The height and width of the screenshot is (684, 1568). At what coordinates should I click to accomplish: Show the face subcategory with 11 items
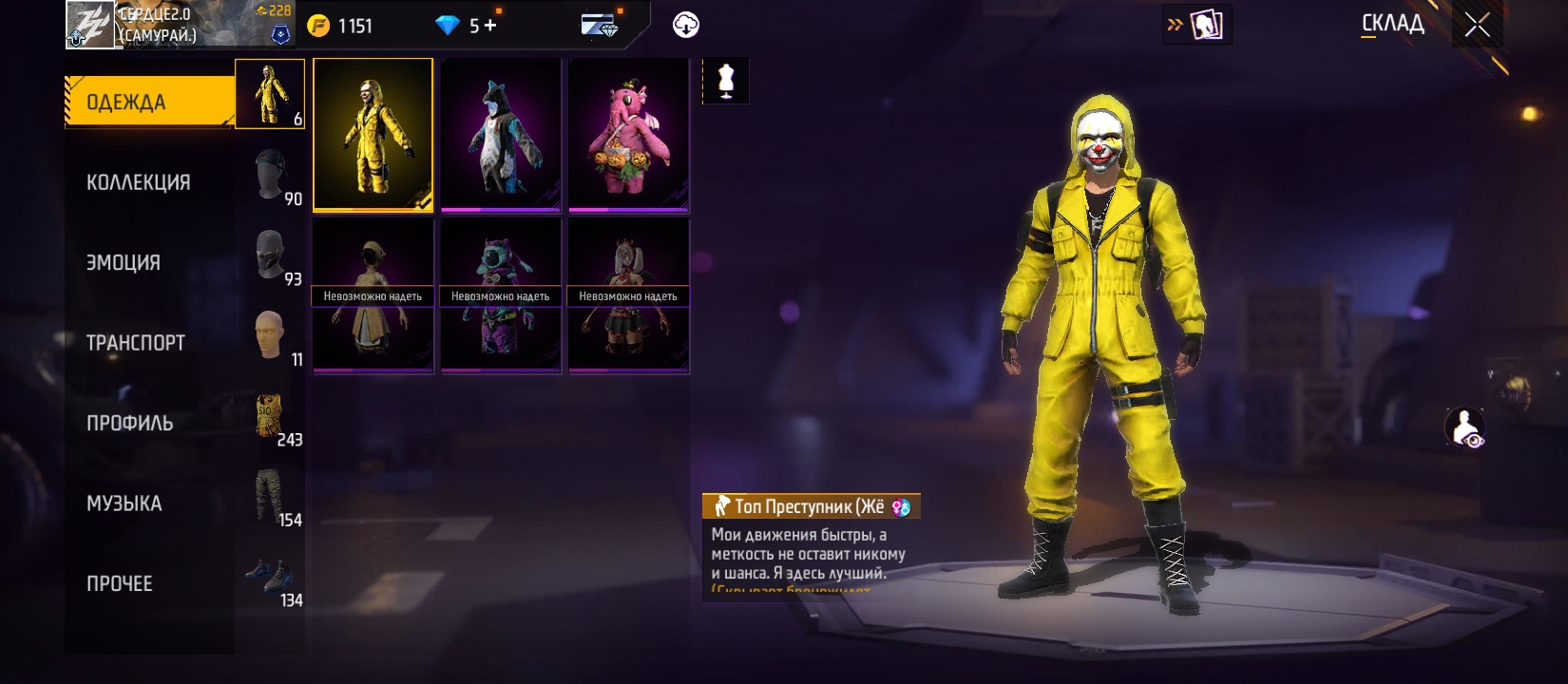271,336
